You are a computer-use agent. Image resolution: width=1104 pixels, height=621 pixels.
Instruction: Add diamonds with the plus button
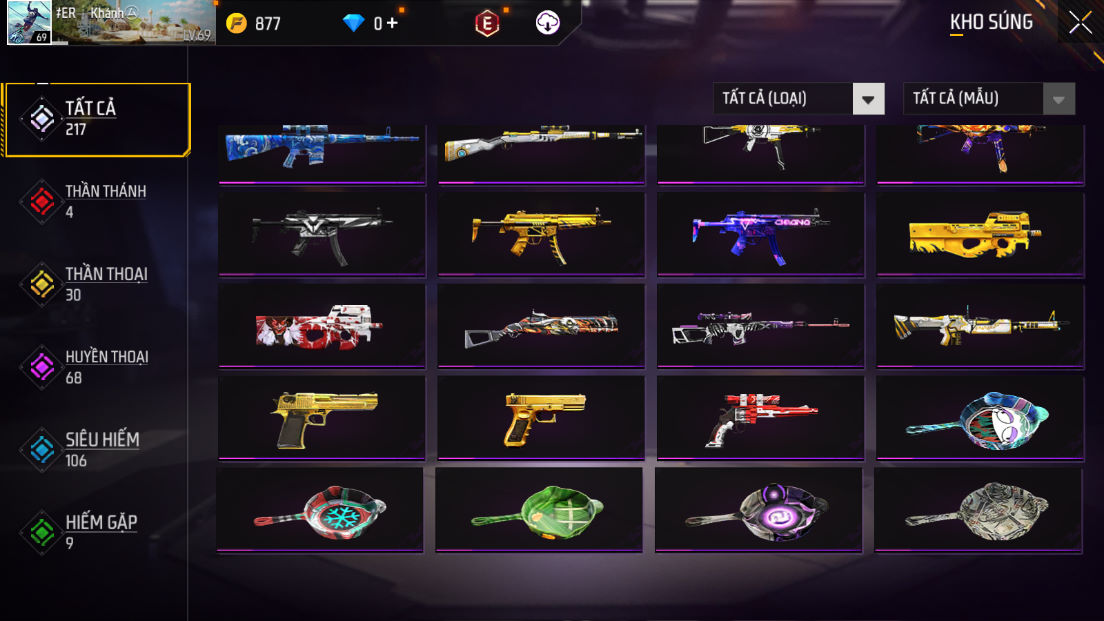(392, 23)
